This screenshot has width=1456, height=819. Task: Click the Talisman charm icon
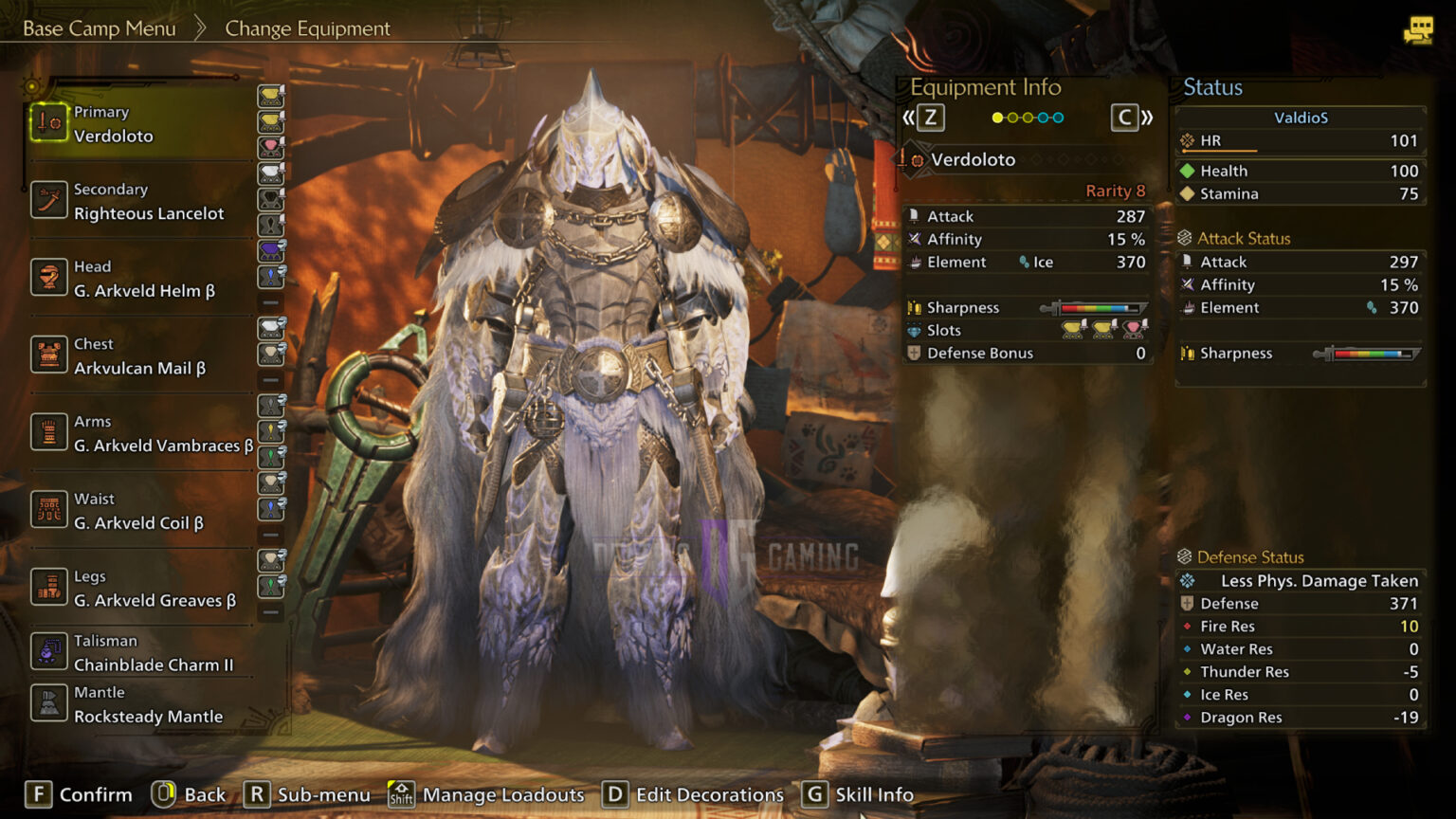click(49, 652)
